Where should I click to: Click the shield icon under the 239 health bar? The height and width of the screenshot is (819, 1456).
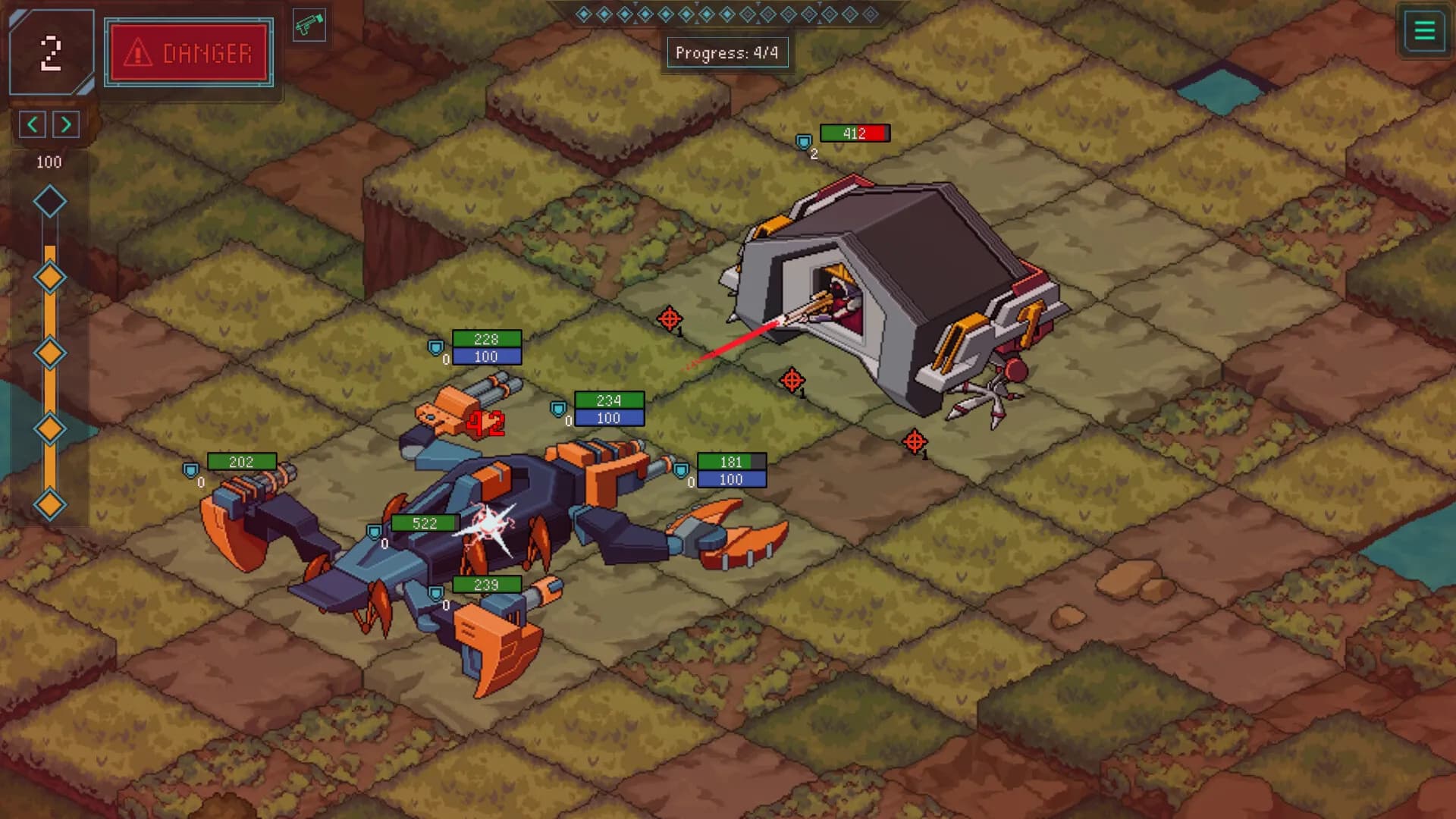[435, 591]
